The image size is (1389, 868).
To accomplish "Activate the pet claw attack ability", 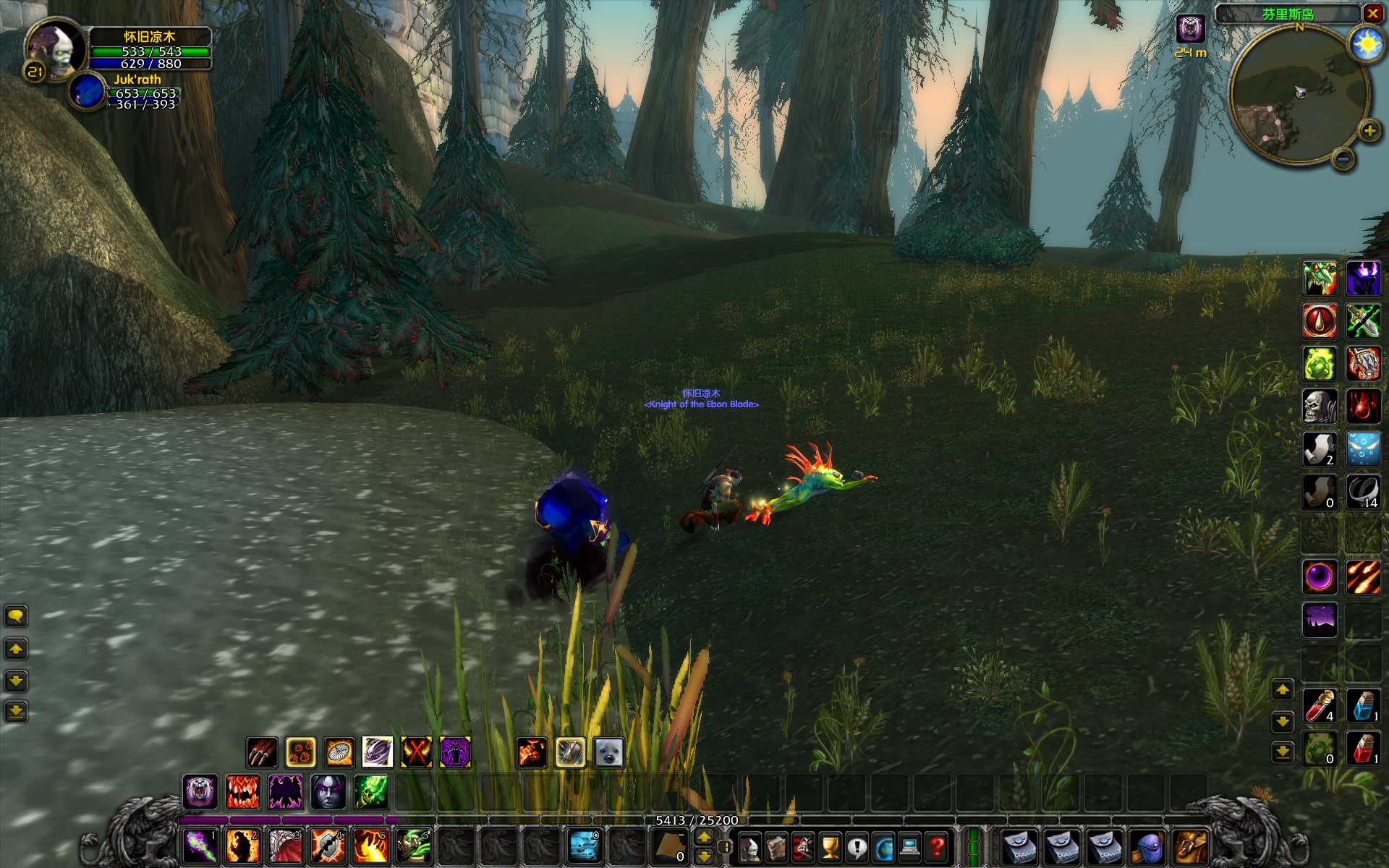I will [262, 752].
